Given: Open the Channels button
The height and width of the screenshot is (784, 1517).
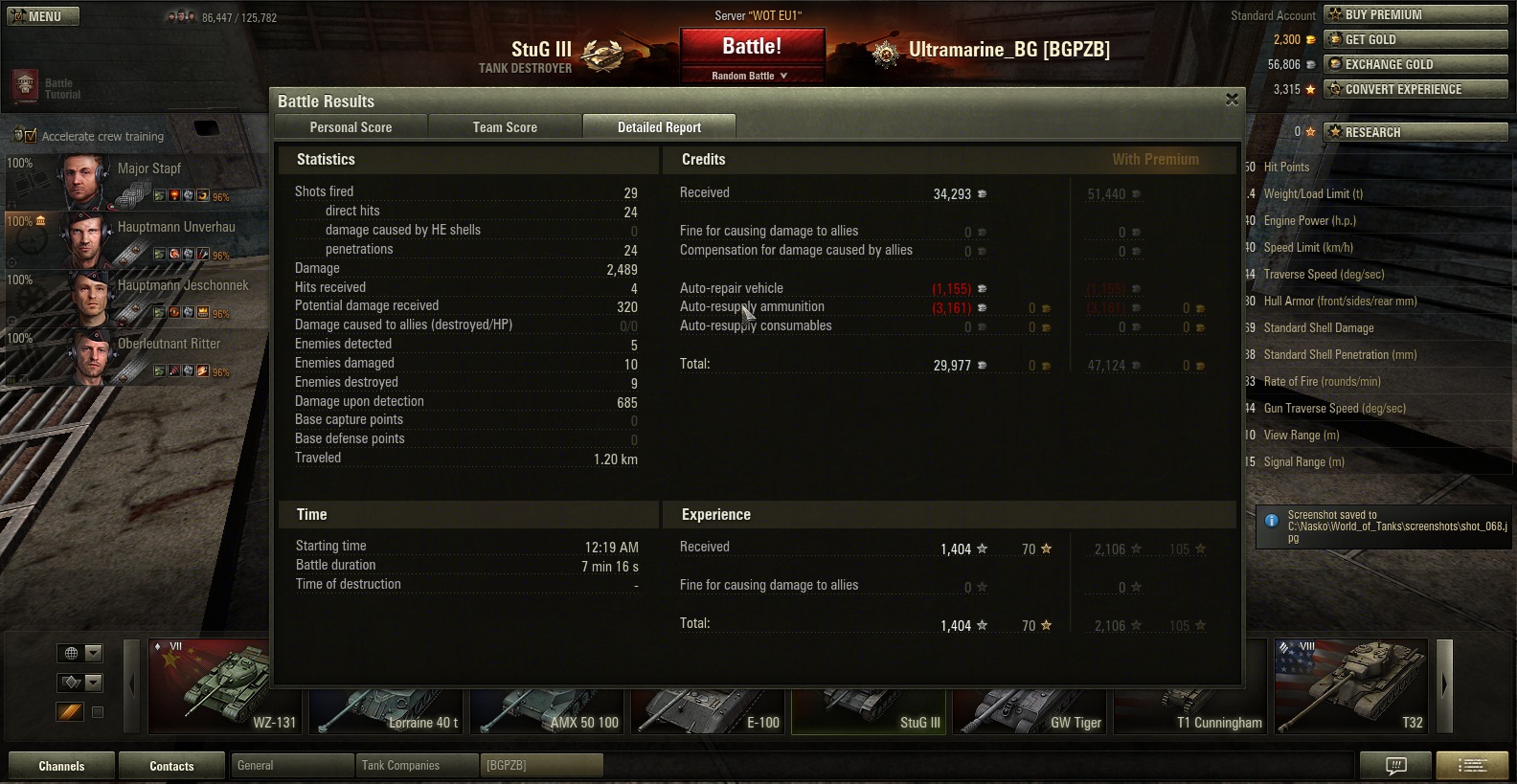Looking at the screenshot, I should [x=61, y=766].
